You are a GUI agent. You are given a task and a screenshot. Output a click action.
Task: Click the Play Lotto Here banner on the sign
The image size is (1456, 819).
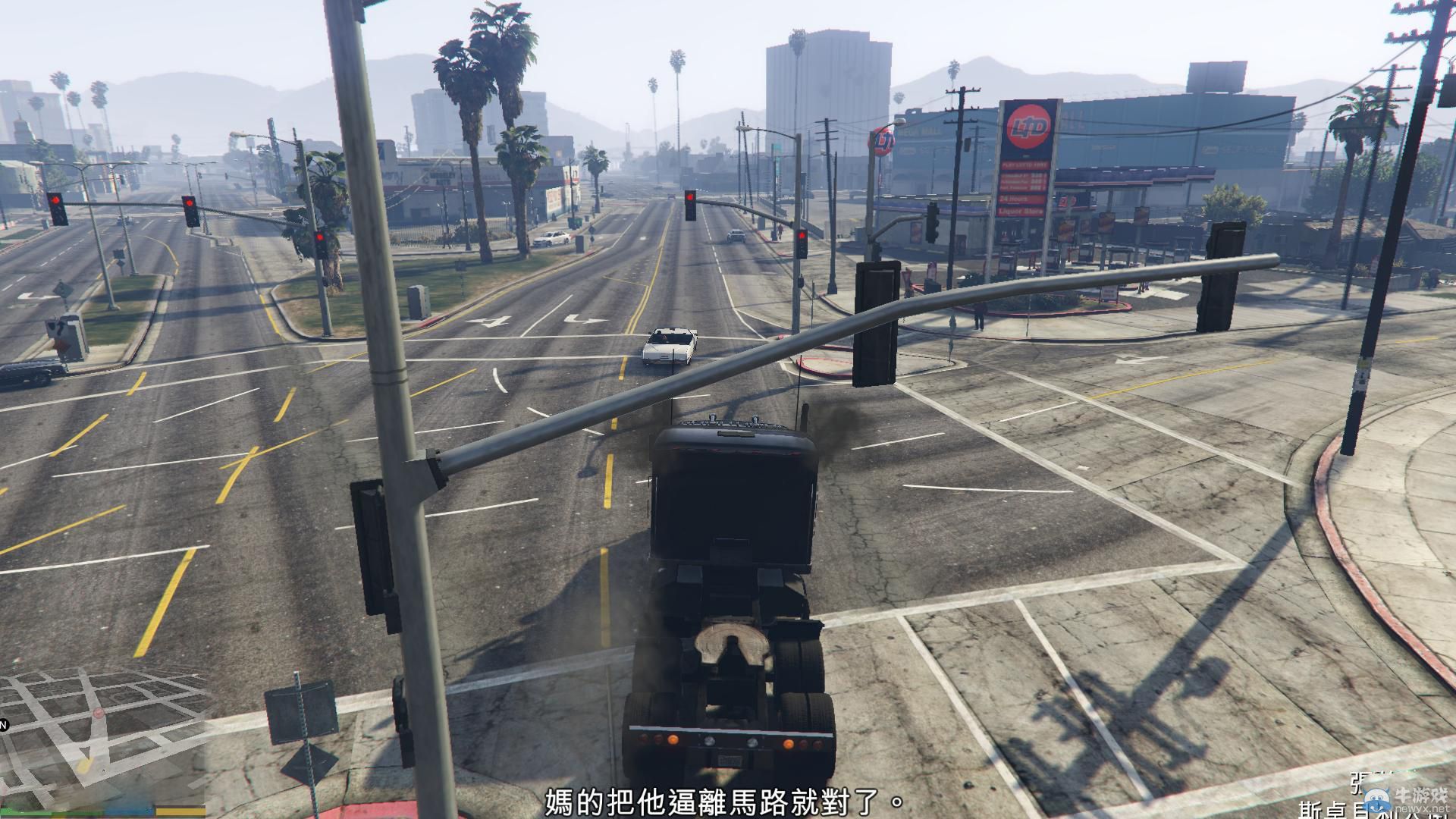coord(1025,165)
